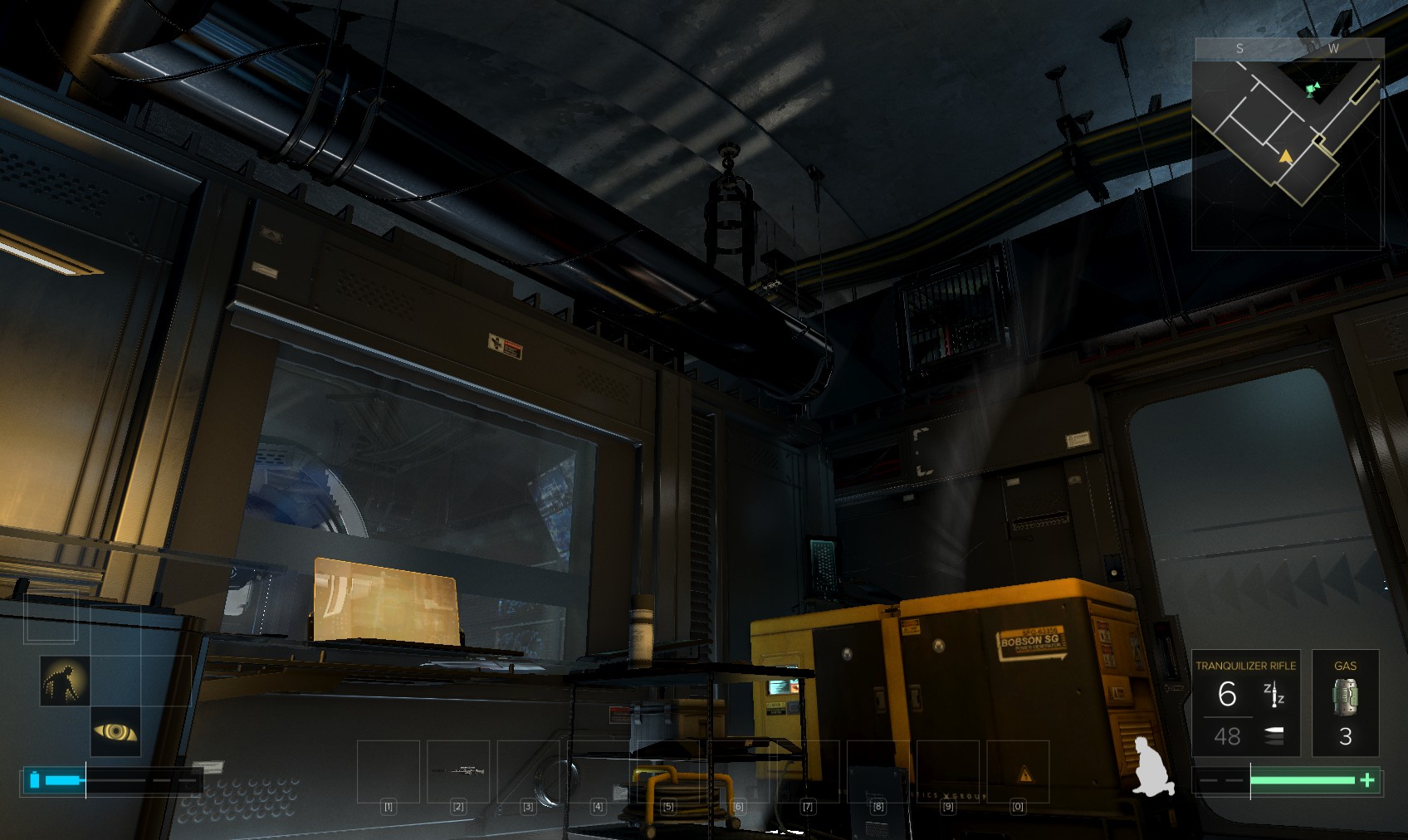Select the rifle in hotbar slot 2
This screenshot has height=840, width=1408.
click(x=458, y=771)
